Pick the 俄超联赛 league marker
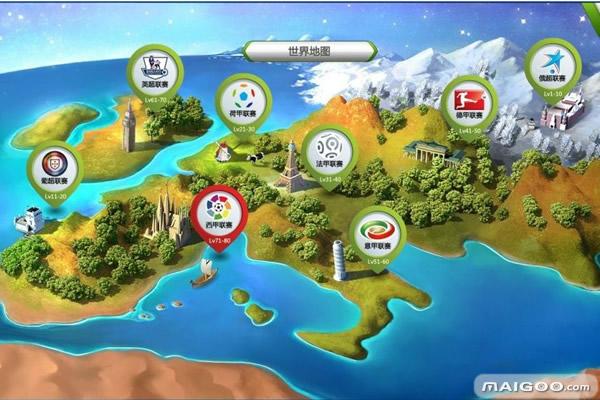600x400 pixels. tap(552, 63)
